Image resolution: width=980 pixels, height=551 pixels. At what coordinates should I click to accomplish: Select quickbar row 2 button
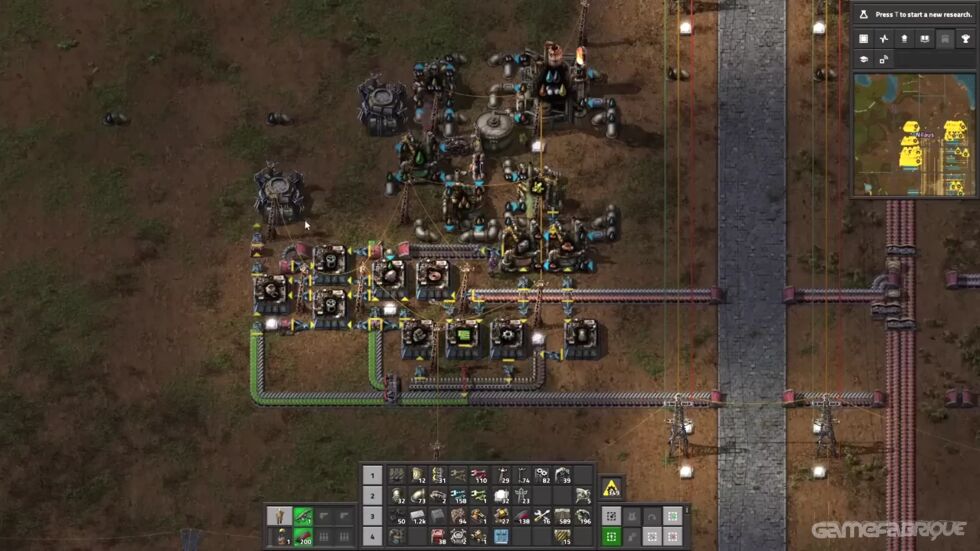(x=372, y=496)
